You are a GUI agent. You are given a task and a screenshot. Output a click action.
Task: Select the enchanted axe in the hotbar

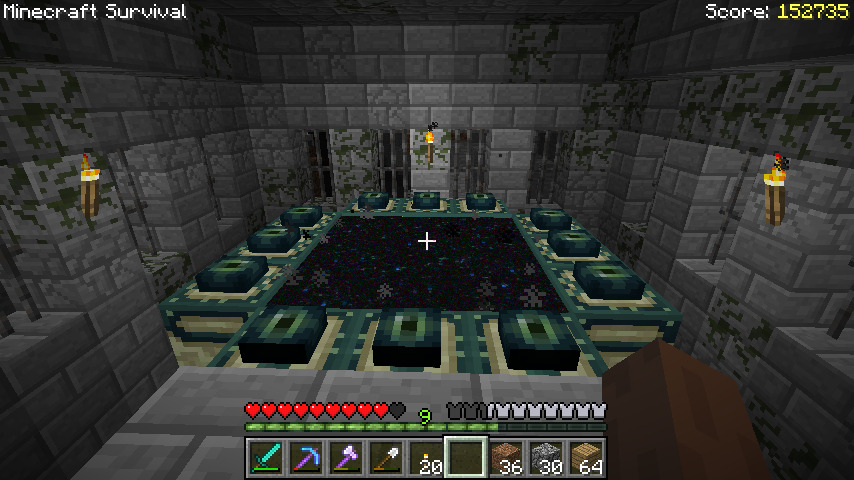pyautogui.click(x=345, y=458)
